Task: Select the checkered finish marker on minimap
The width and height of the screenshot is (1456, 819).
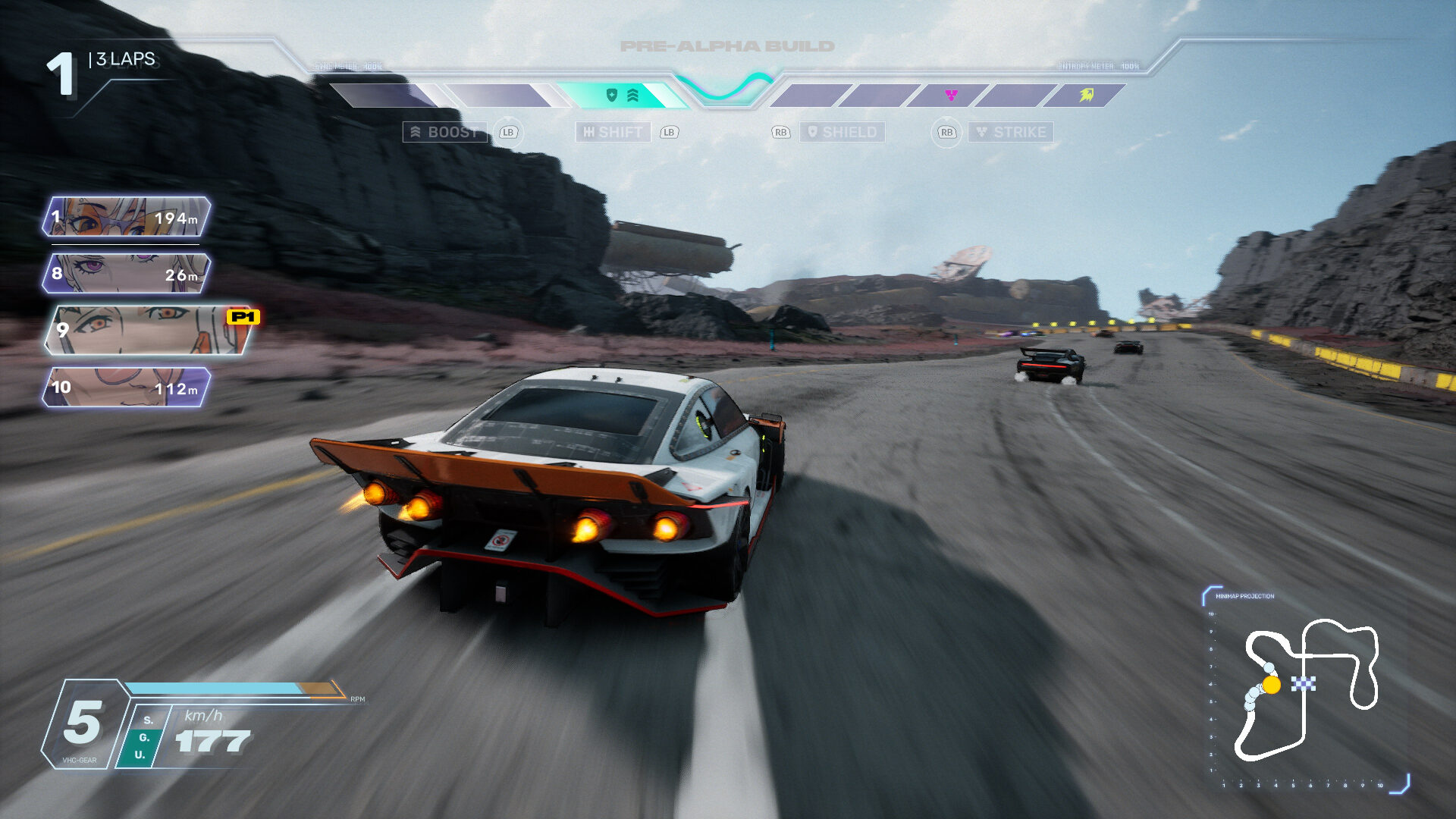Action: (1304, 684)
